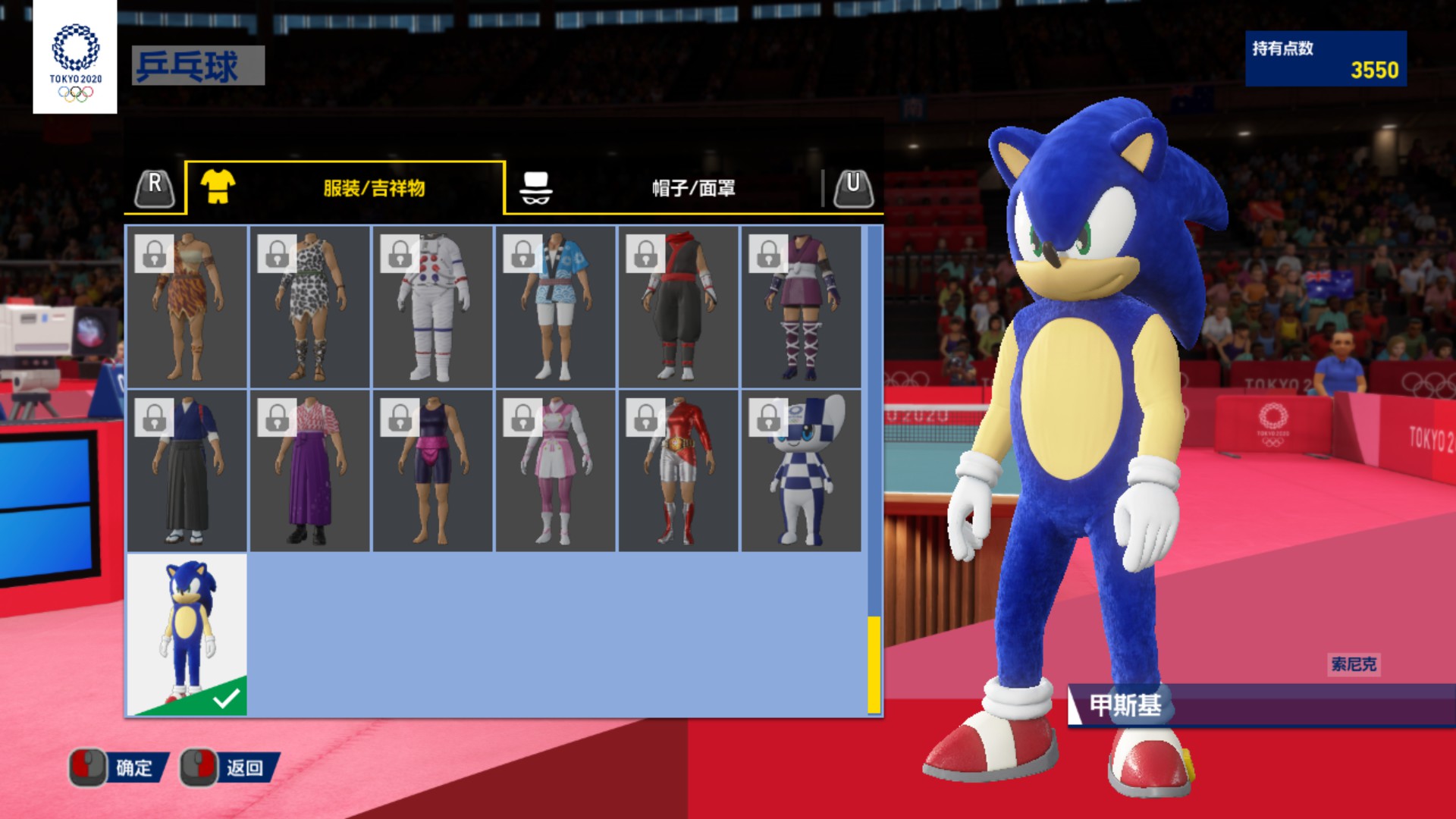Click the costume grid's yellow scrollbar

point(874,664)
